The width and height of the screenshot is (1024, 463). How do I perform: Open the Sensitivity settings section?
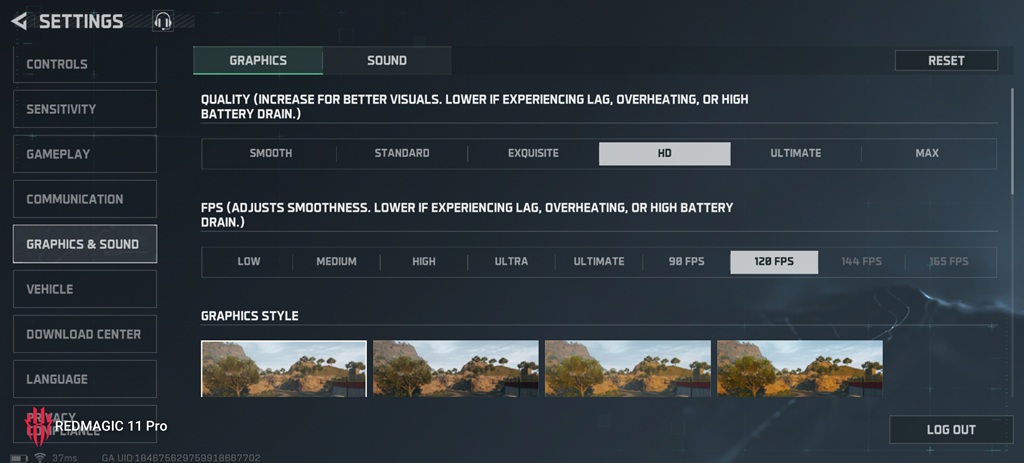(84, 109)
